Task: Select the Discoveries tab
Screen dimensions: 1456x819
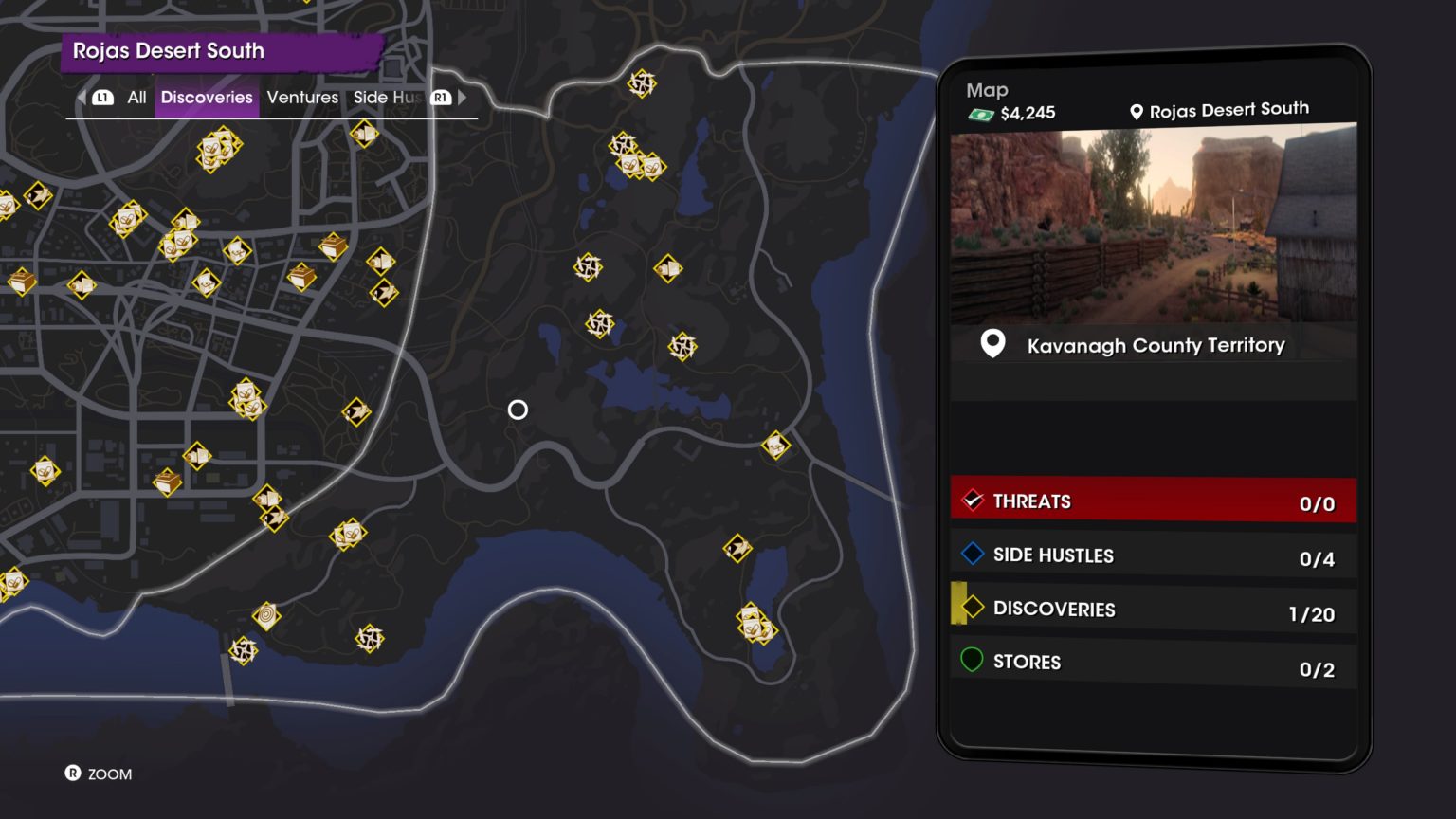Action: pyautogui.click(x=207, y=97)
